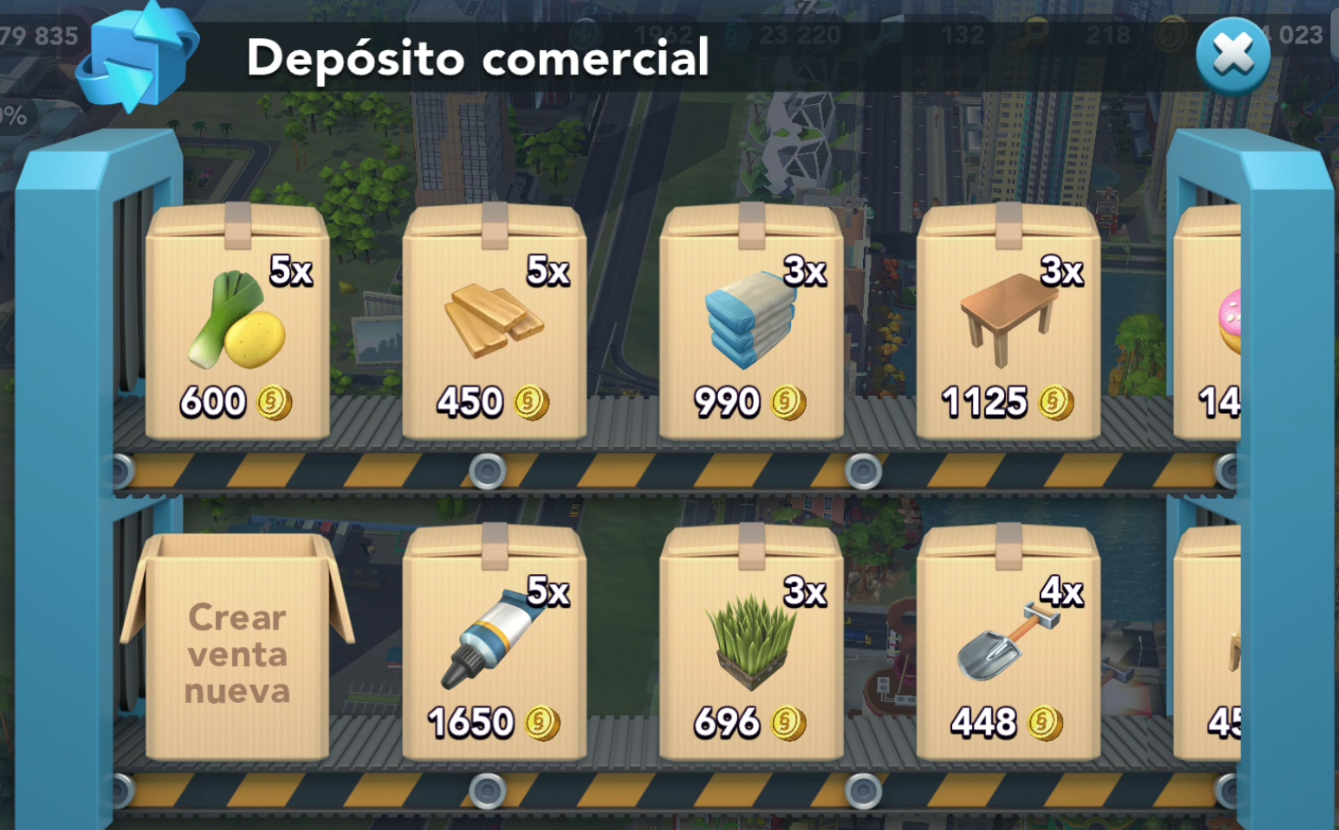Screen dimensions: 1339x830
Task: Click the blue Depósito comercial cube icon
Action: [137, 55]
